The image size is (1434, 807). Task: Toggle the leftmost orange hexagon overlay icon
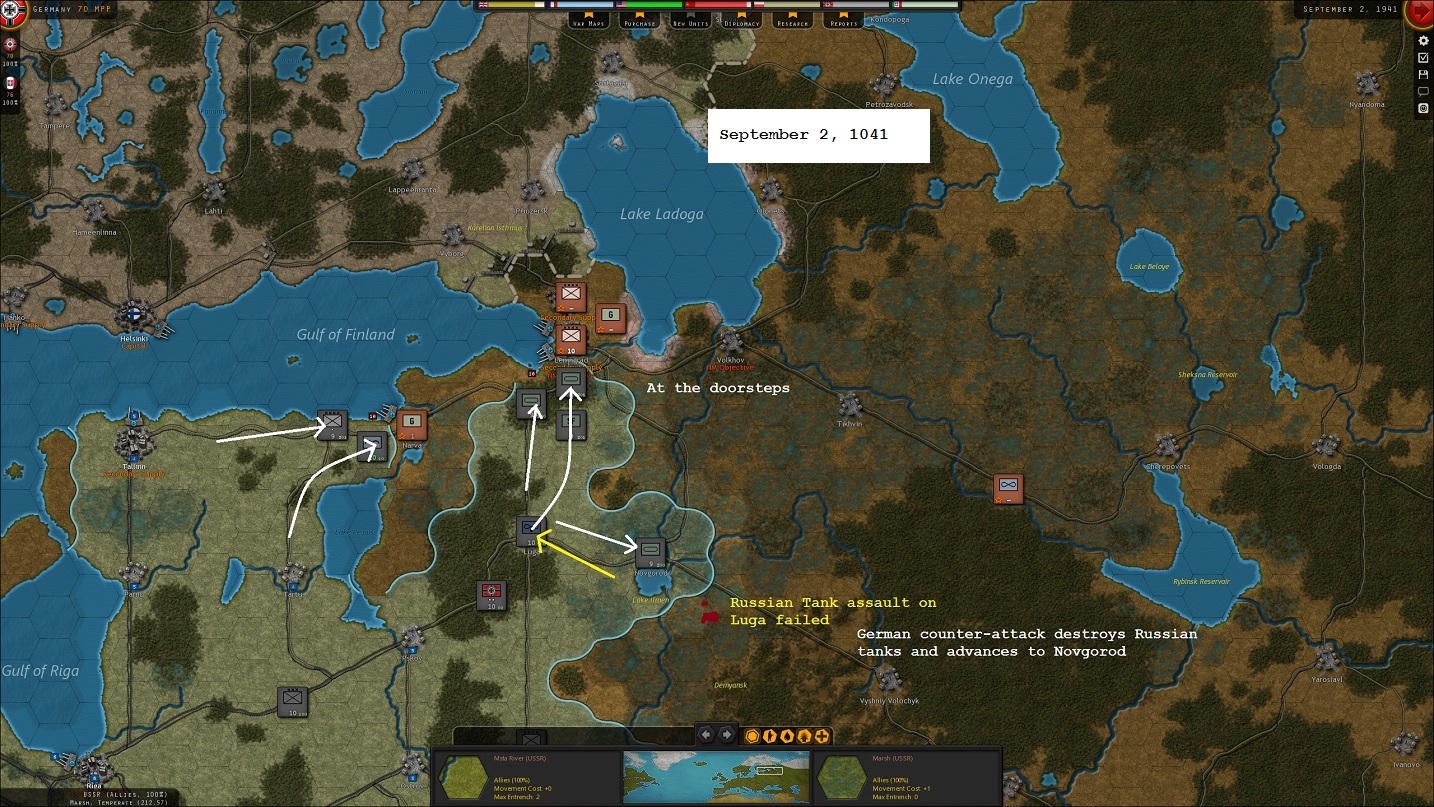752,736
